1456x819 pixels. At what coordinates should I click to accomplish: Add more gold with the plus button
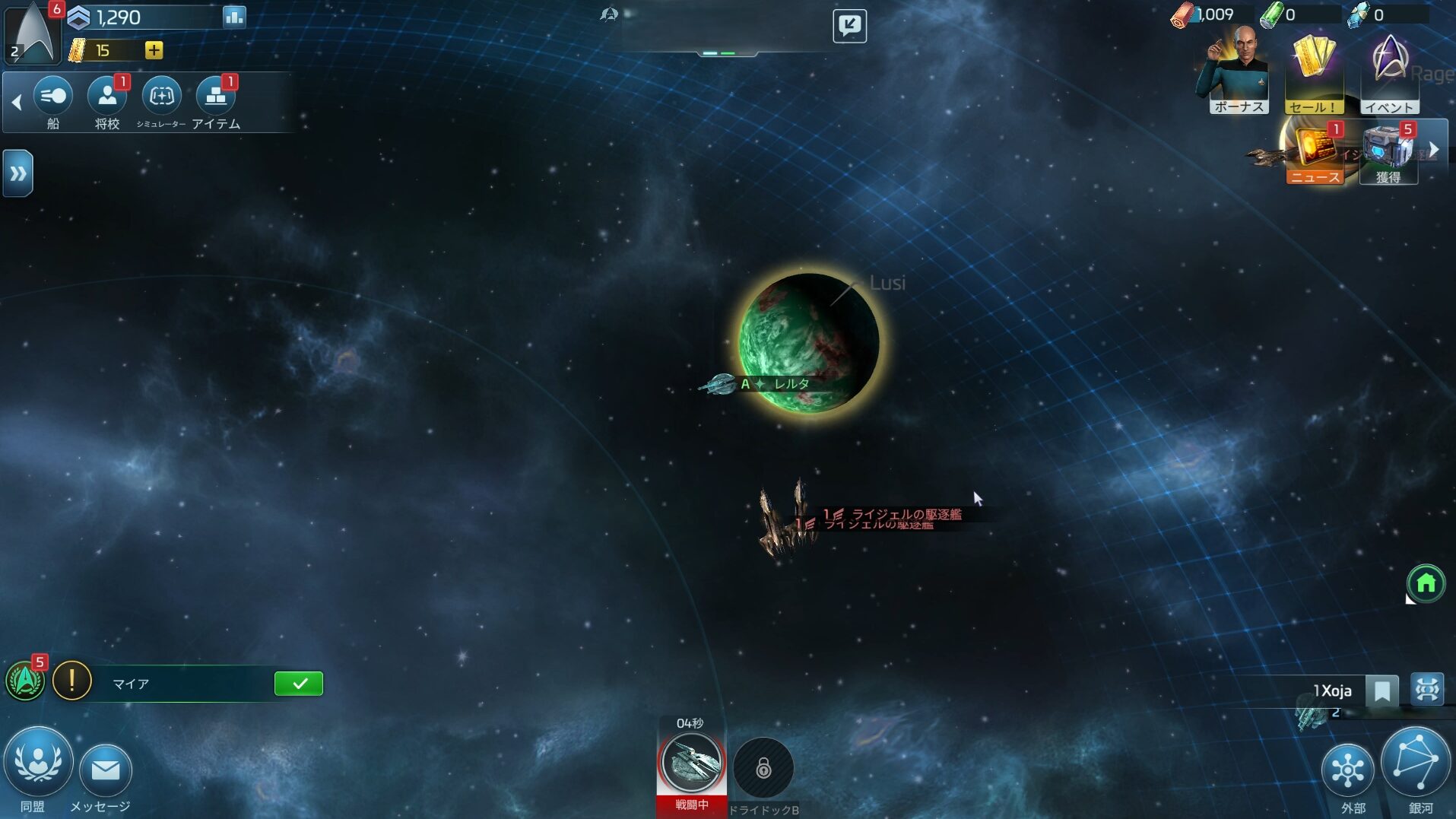pos(154,50)
